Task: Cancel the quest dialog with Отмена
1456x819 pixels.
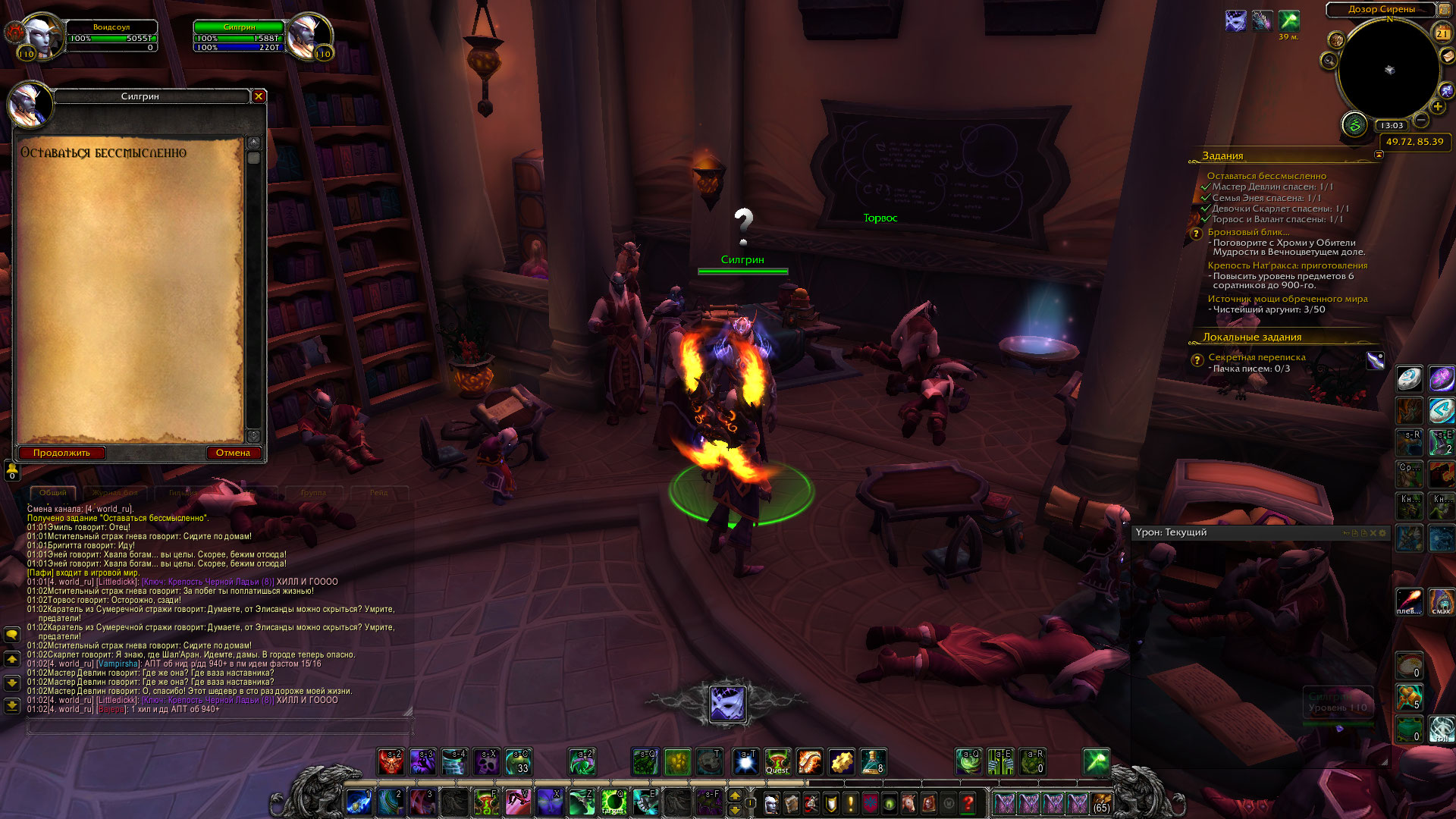Action: (233, 453)
